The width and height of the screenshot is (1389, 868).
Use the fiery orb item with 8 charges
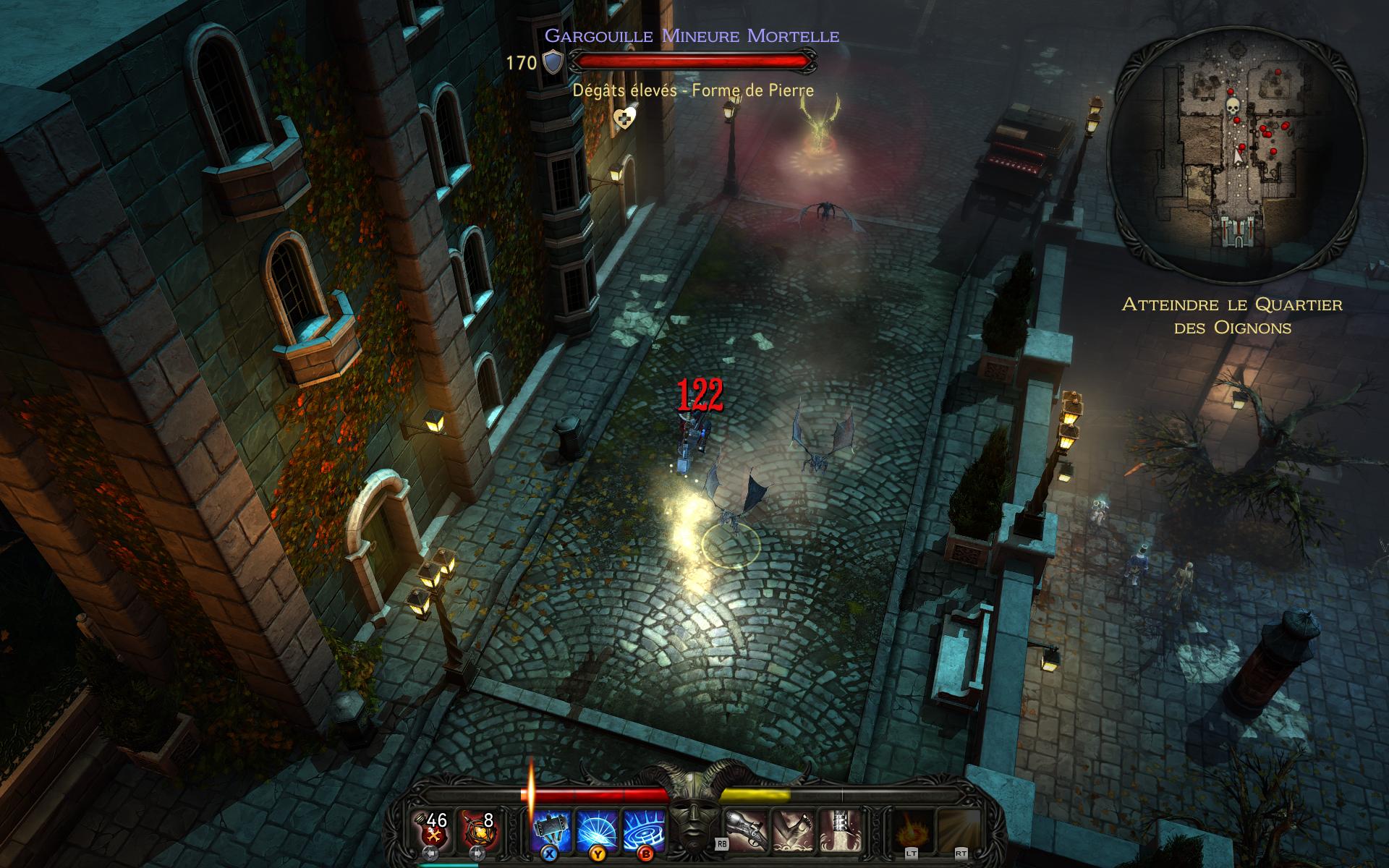coord(480,830)
